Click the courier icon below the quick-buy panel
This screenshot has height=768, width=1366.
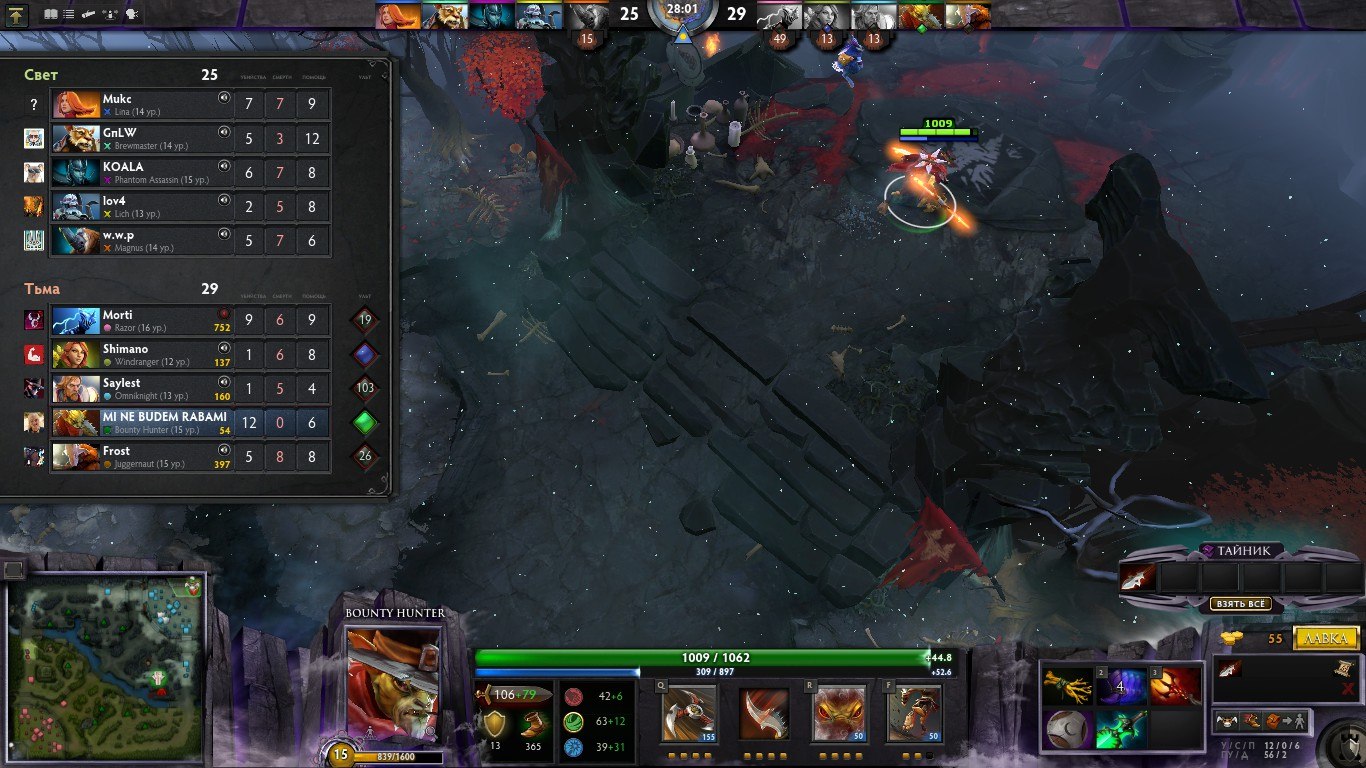1223,720
